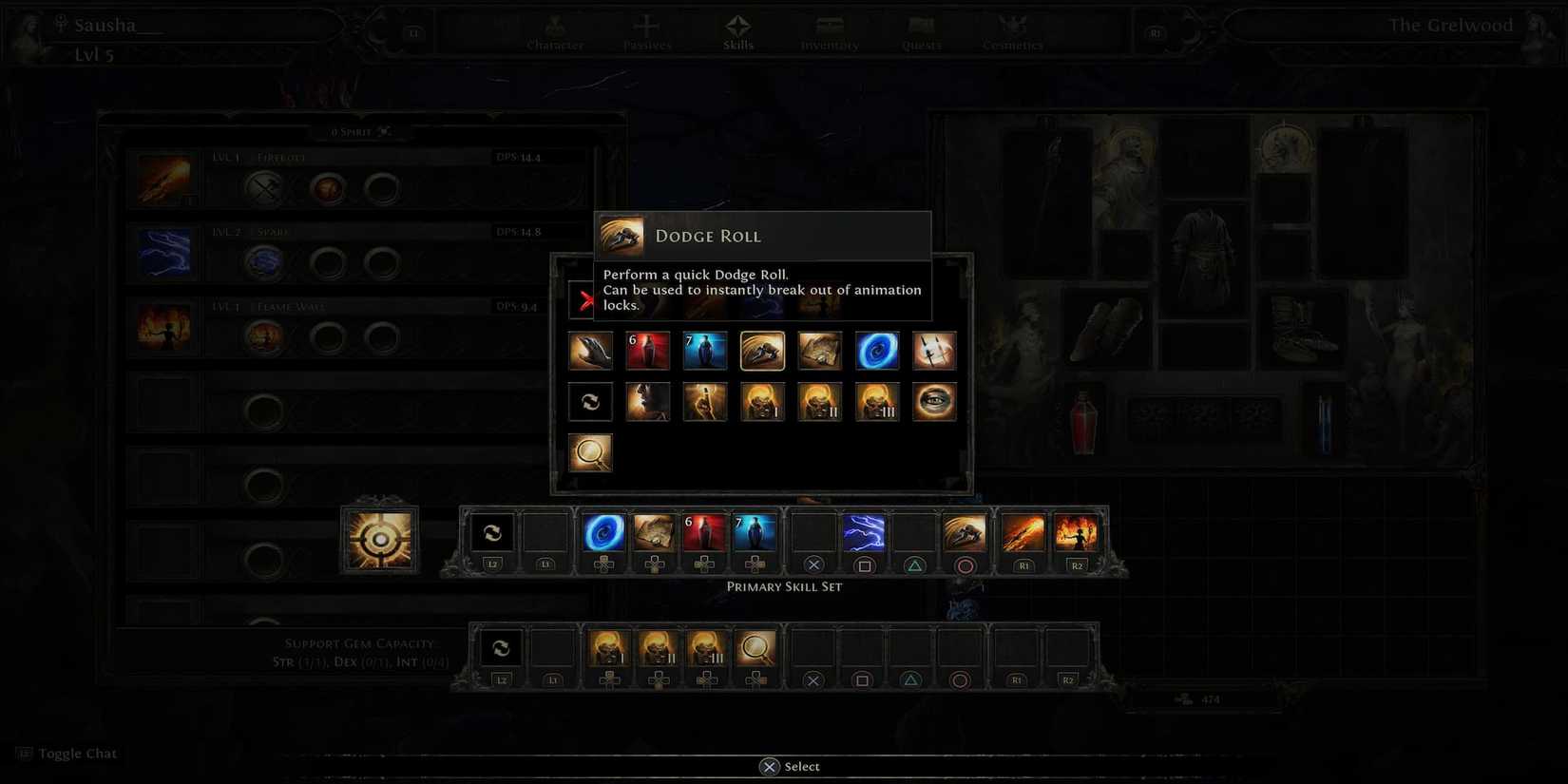1568x784 pixels.
Task: Click the red X remove skill icon
Action: (x=583, y=298)
